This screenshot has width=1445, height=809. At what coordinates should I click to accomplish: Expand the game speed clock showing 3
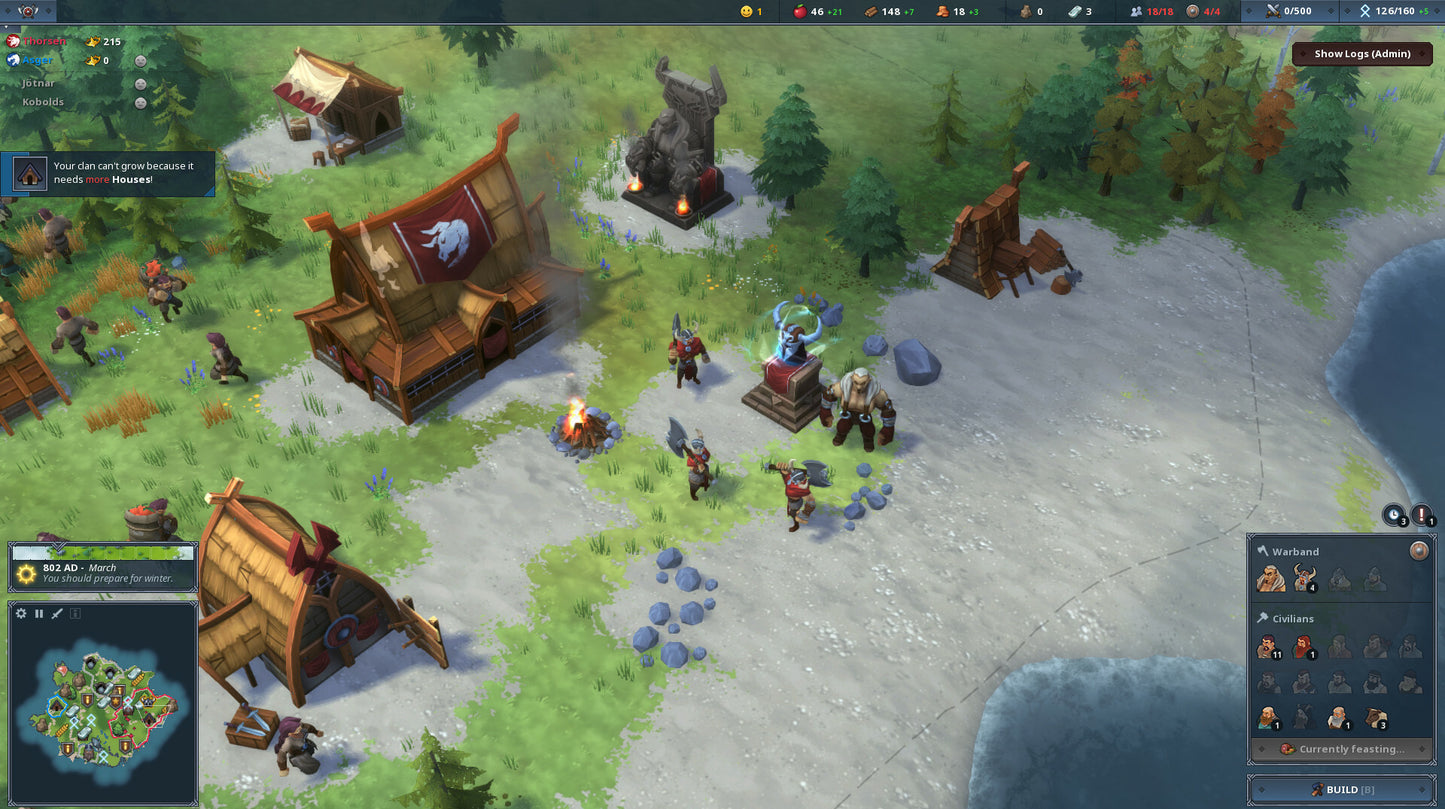coord(1394,515)
